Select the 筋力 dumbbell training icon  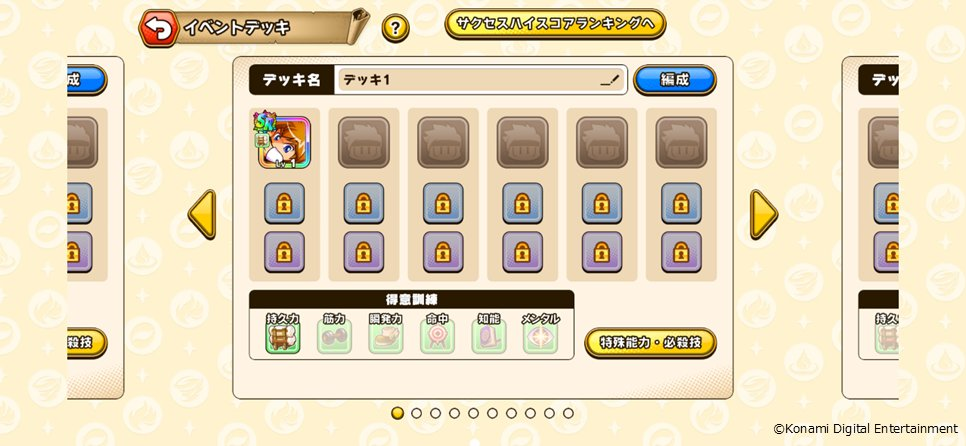point(334,336)
